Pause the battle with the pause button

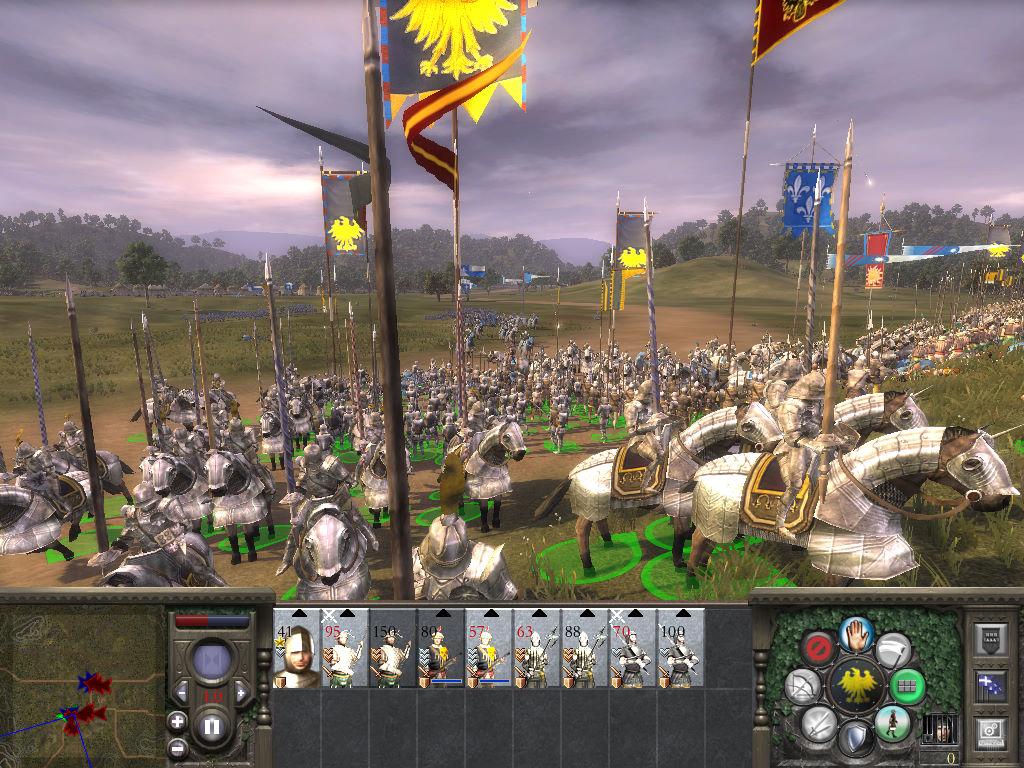point(212,727)
